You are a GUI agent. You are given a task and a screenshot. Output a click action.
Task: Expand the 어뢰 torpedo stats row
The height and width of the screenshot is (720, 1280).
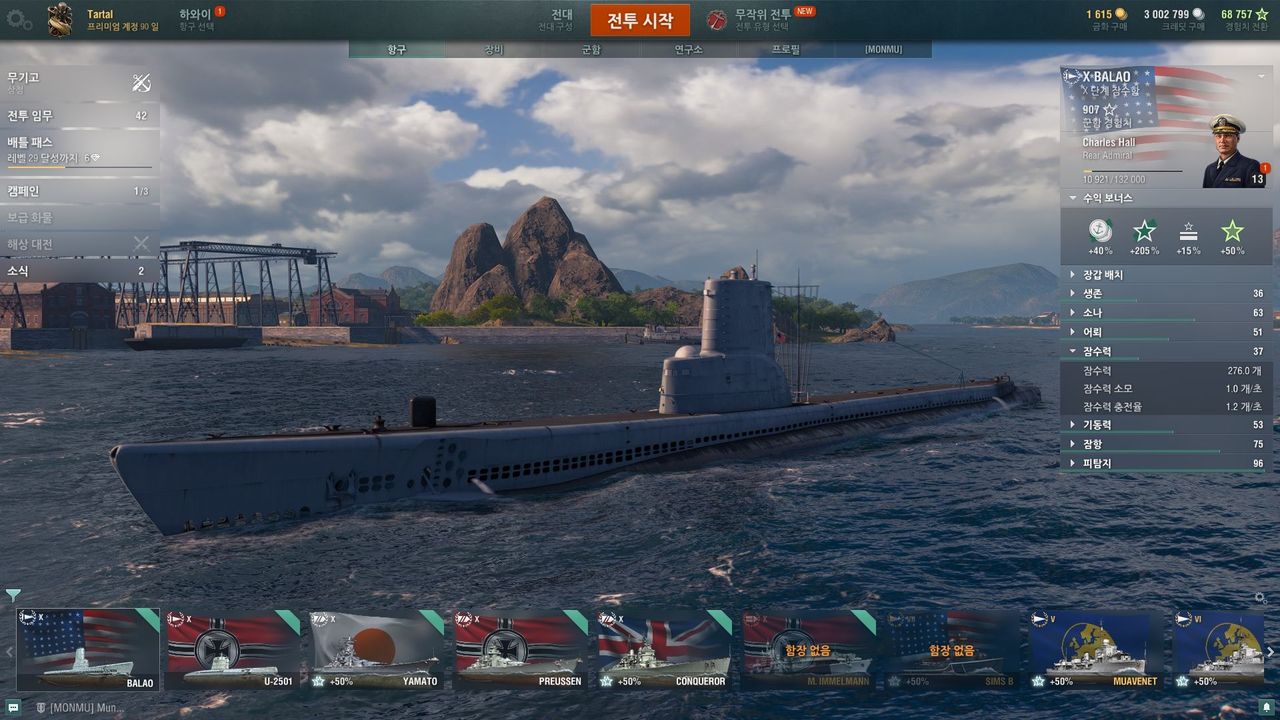1166,332
